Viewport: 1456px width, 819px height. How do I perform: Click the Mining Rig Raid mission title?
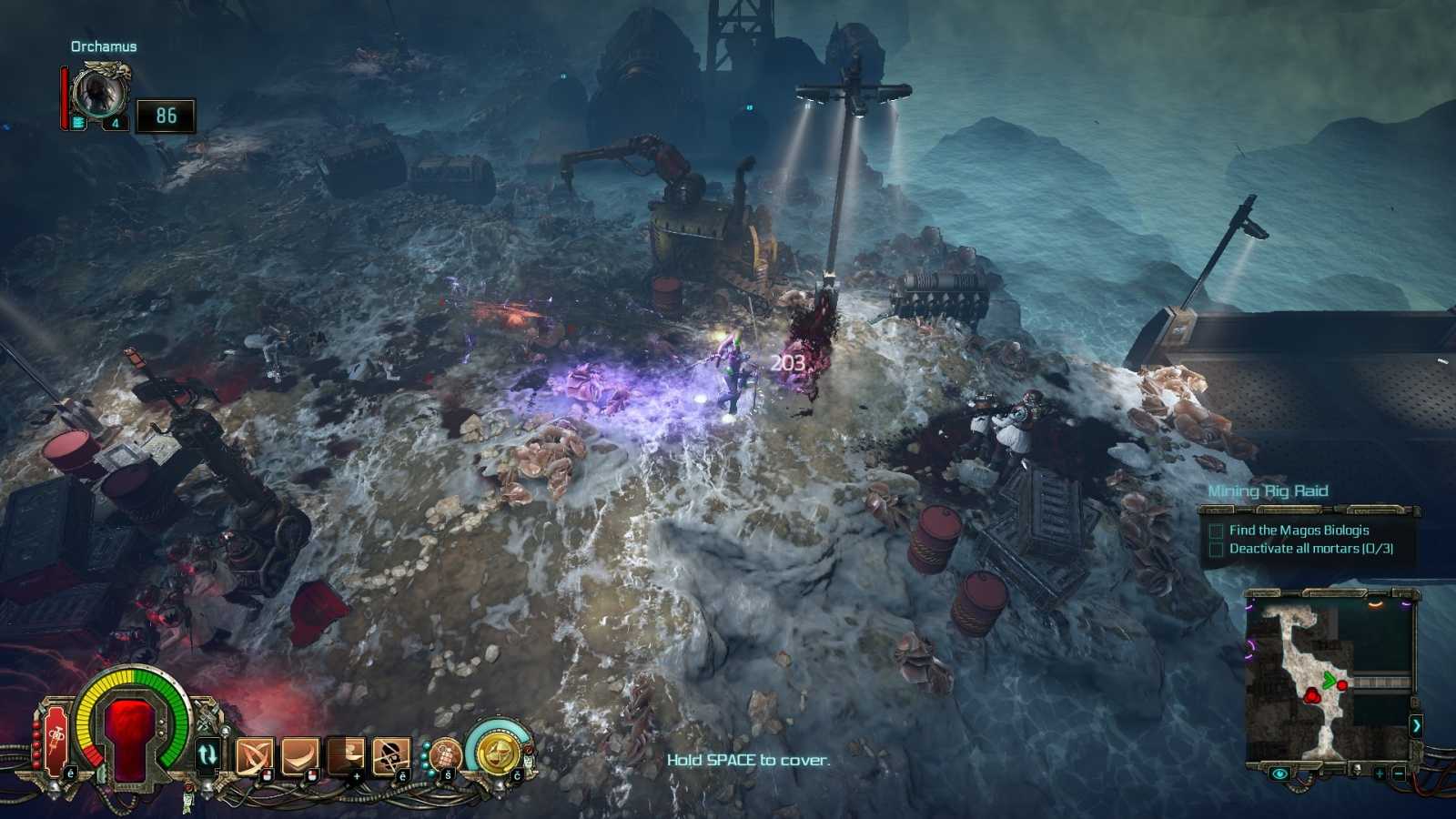[1268, 491]
